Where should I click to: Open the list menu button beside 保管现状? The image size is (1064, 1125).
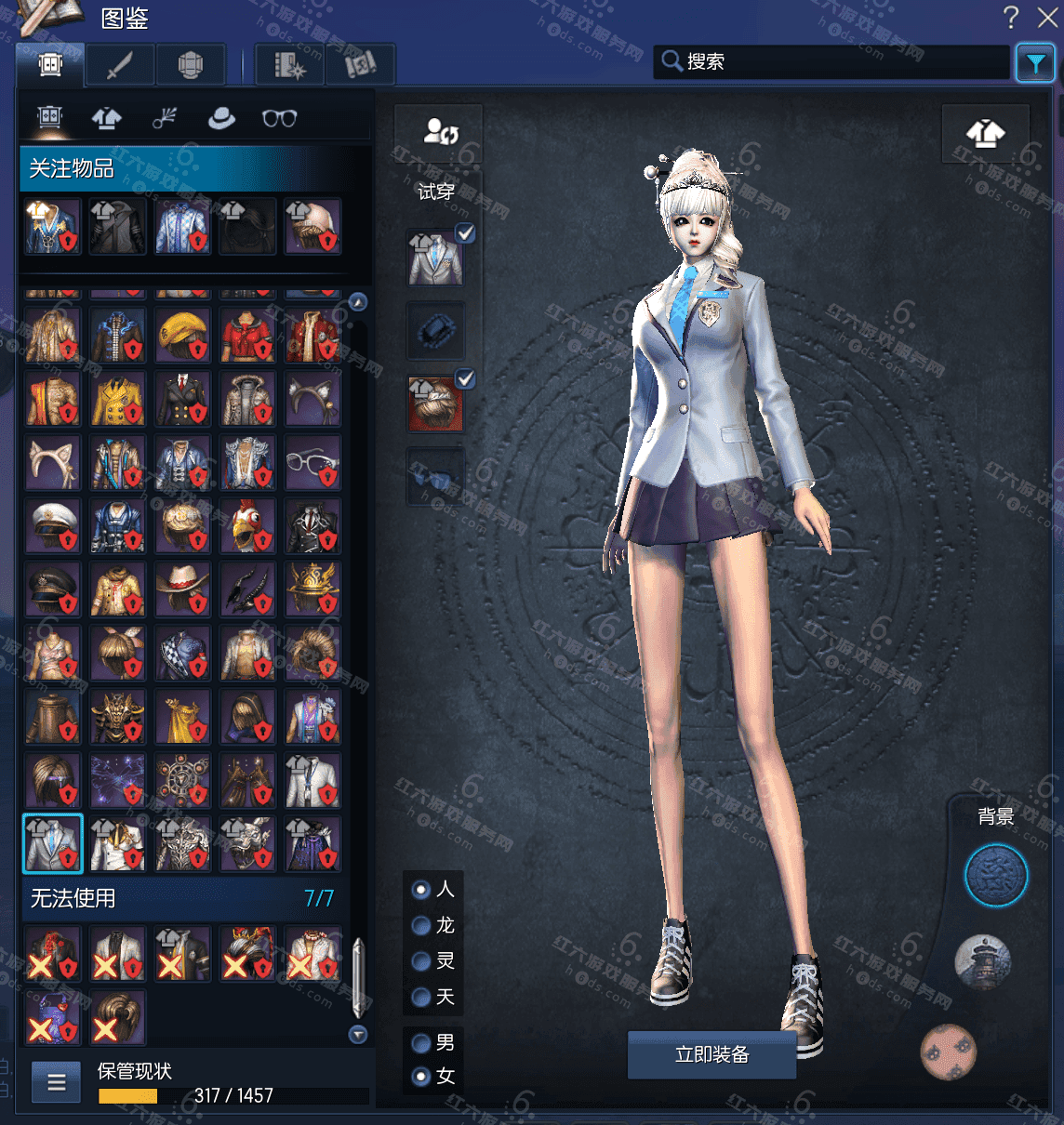pyautogui.click(x=57, y=1082)
